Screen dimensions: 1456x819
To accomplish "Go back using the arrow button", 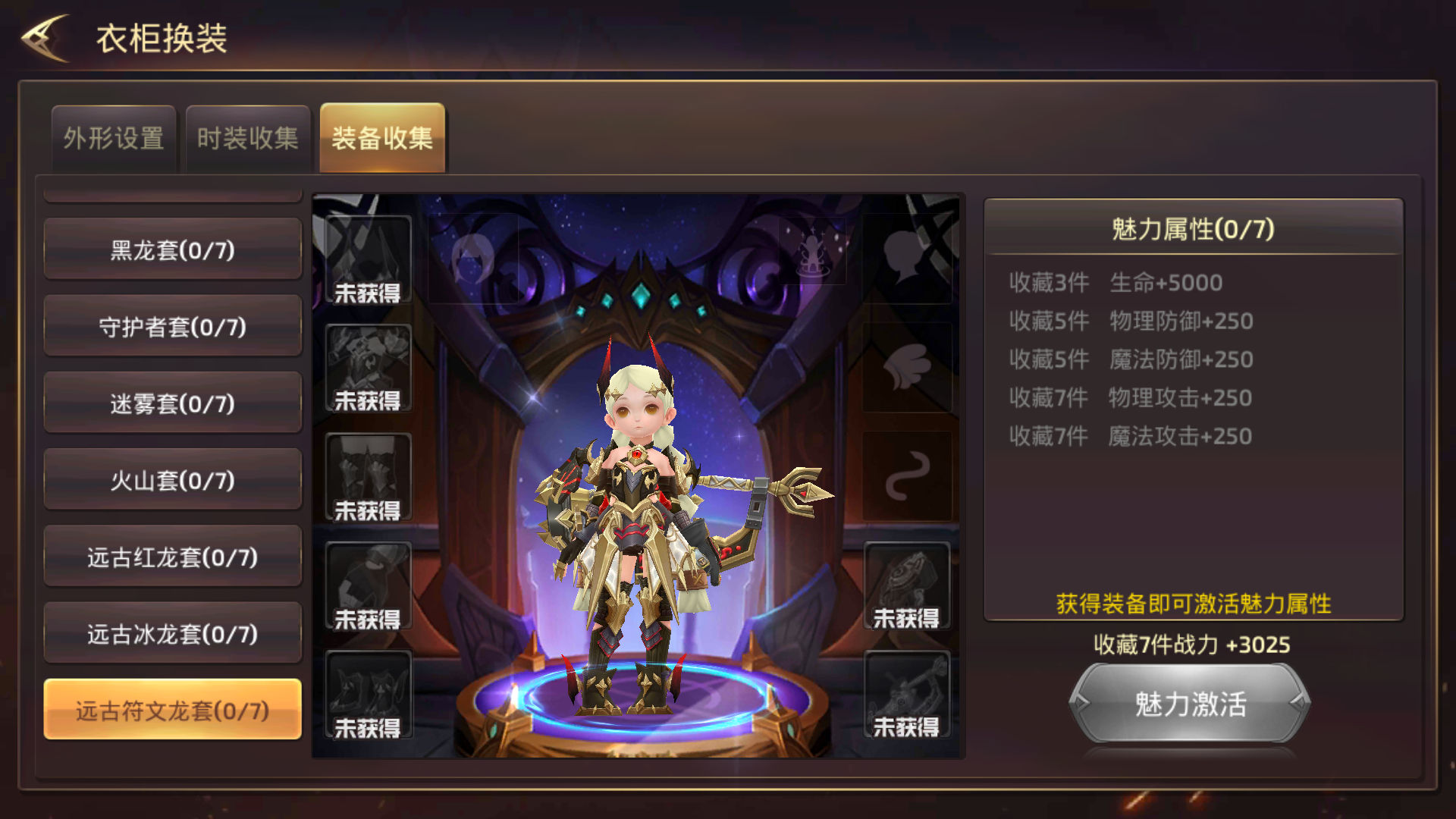I will point(45,38).
